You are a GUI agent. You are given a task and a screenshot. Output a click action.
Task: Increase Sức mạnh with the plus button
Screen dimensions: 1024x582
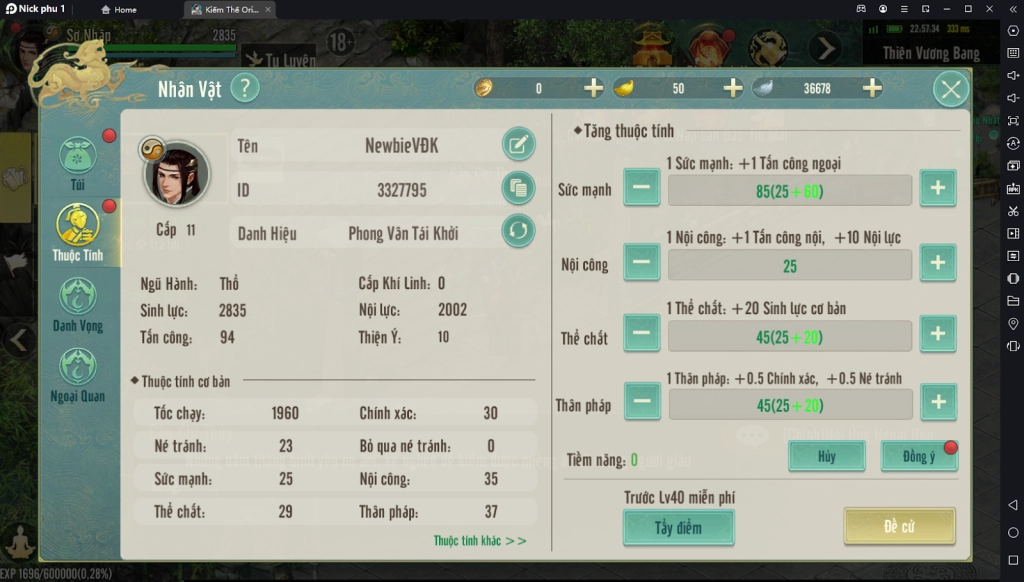937,189
